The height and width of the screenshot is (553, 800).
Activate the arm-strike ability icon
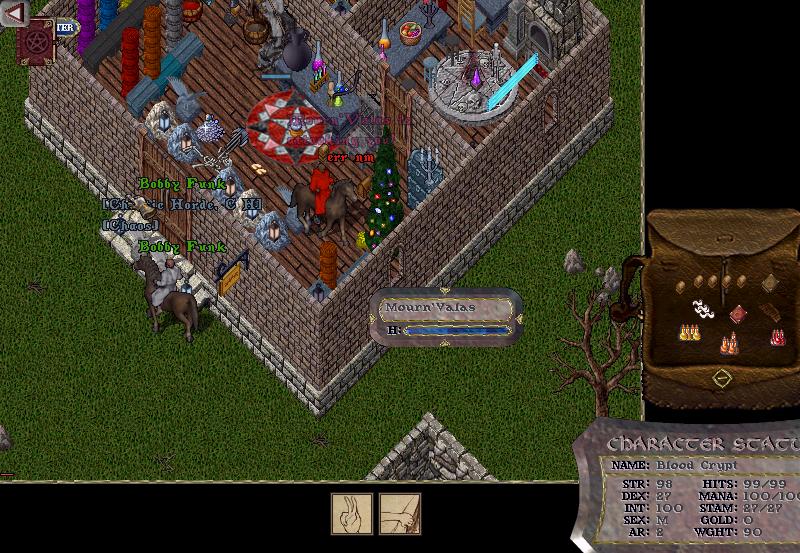pos(400,514)
